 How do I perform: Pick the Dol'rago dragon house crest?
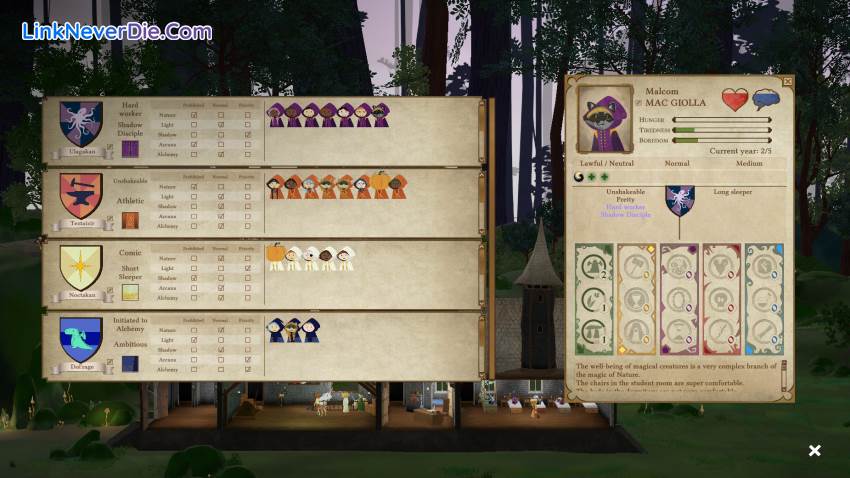pyautogui.click(x=81, y=339)
